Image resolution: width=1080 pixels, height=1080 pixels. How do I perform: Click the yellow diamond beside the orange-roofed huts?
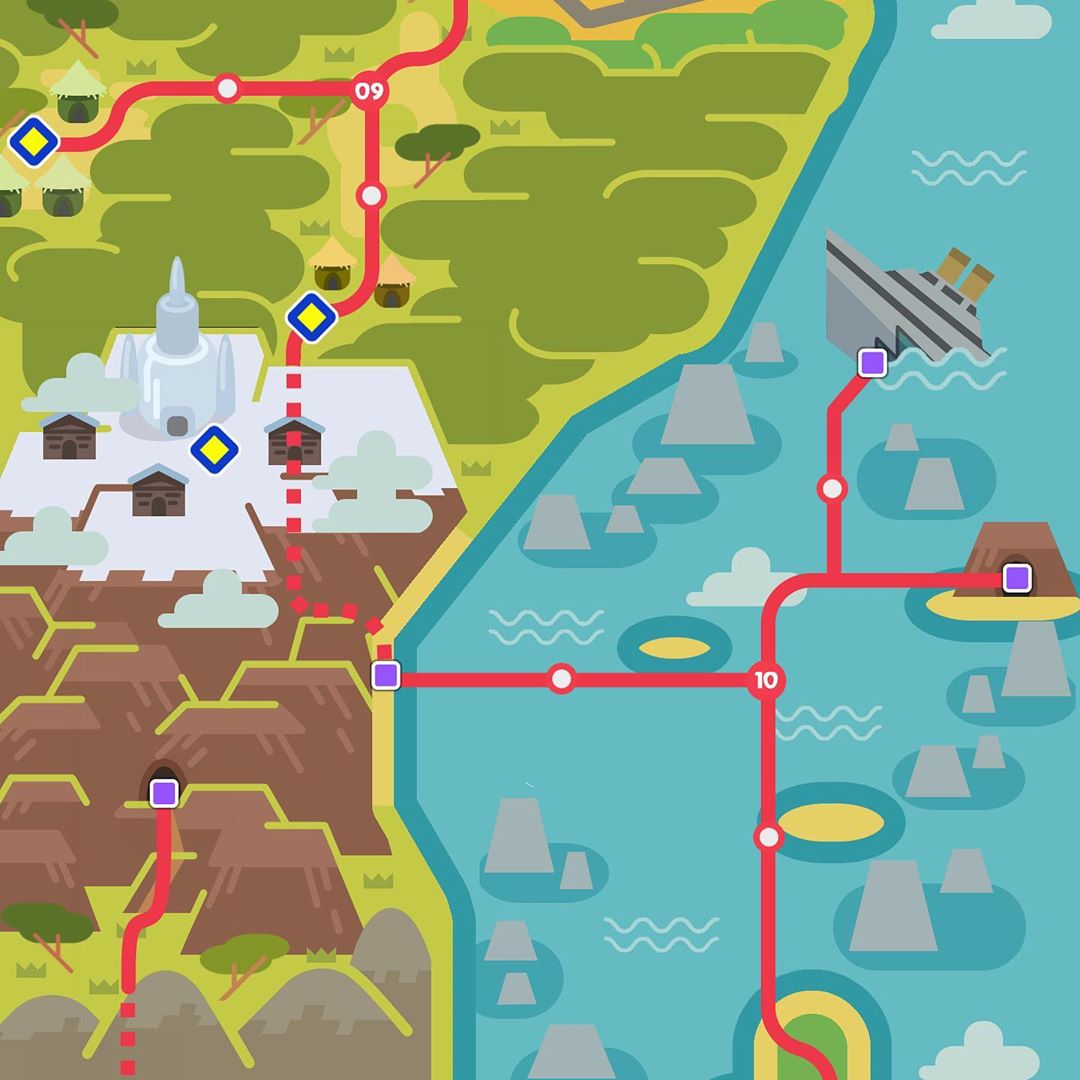click(312, 319)
